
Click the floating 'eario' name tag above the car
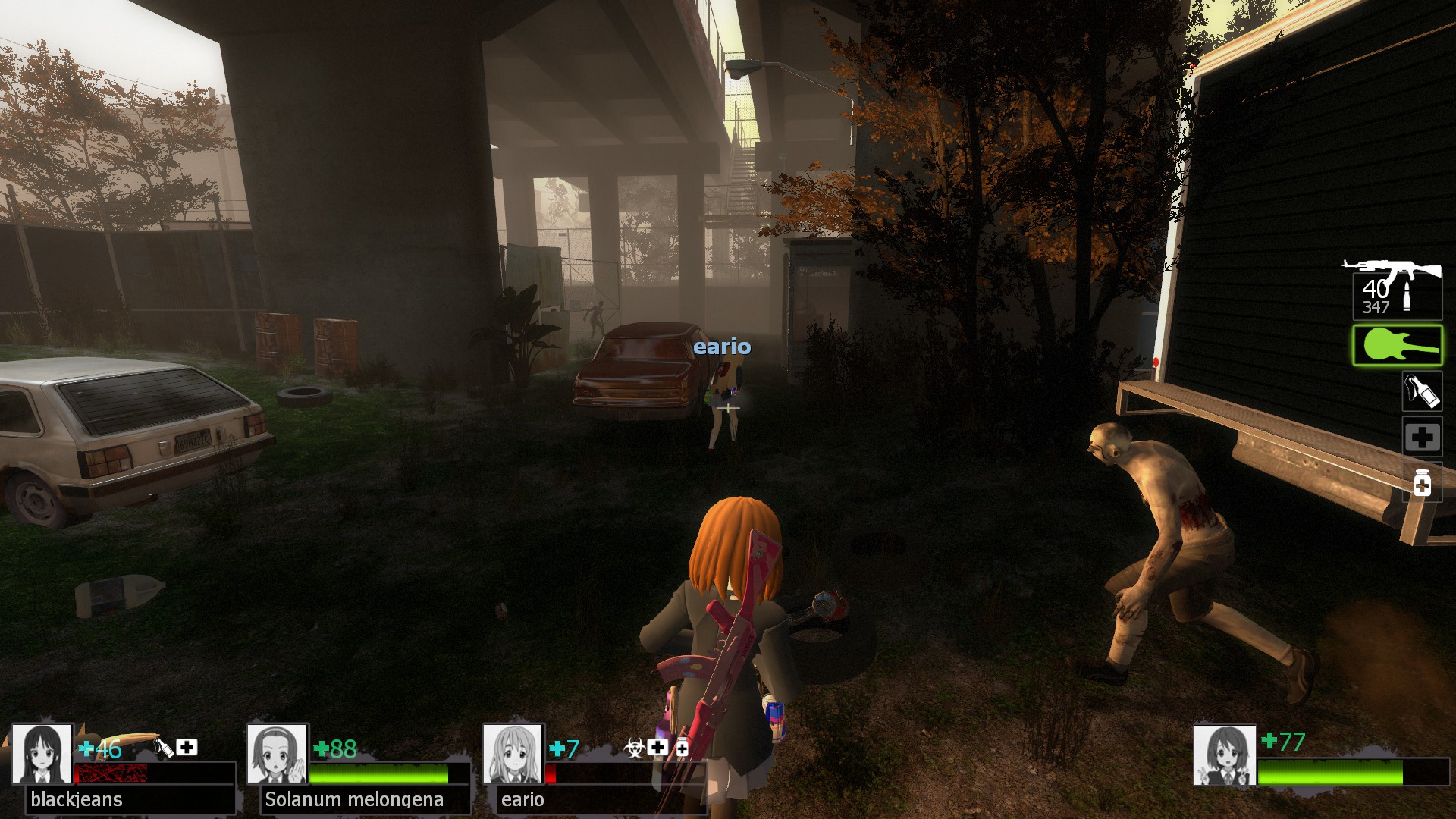coord(723,347)
